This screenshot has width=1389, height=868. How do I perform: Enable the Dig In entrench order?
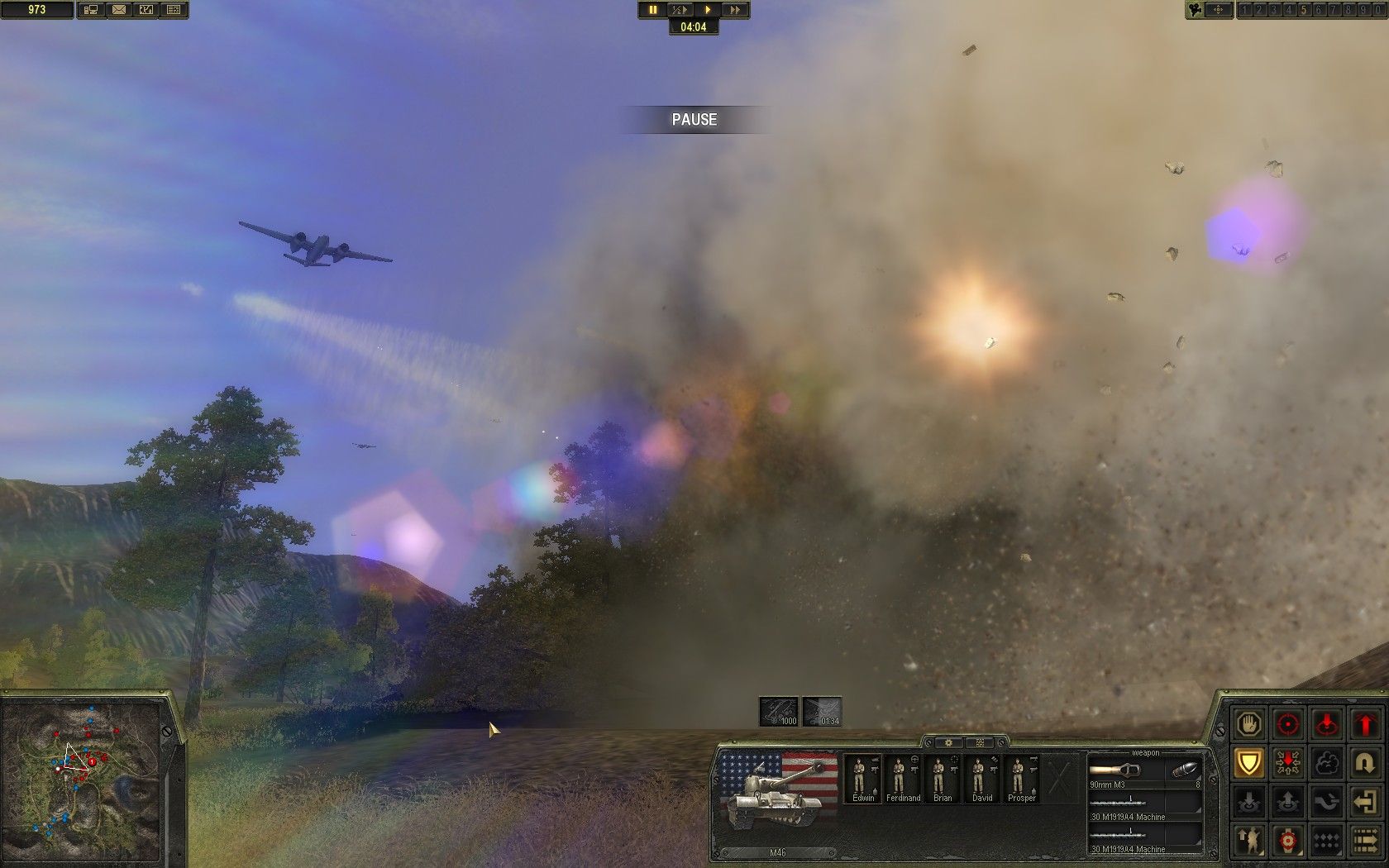(x=1288, y=764)
